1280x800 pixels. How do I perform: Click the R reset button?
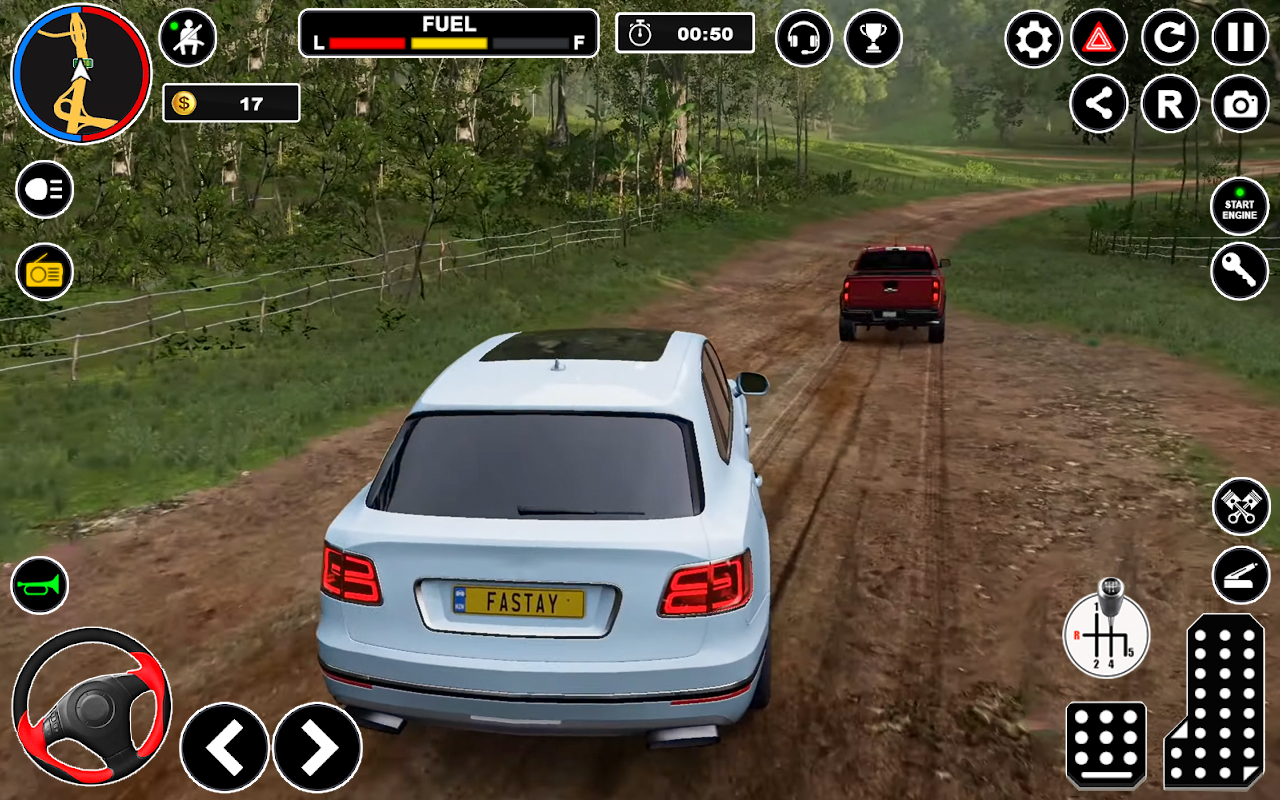[1169, 104]
